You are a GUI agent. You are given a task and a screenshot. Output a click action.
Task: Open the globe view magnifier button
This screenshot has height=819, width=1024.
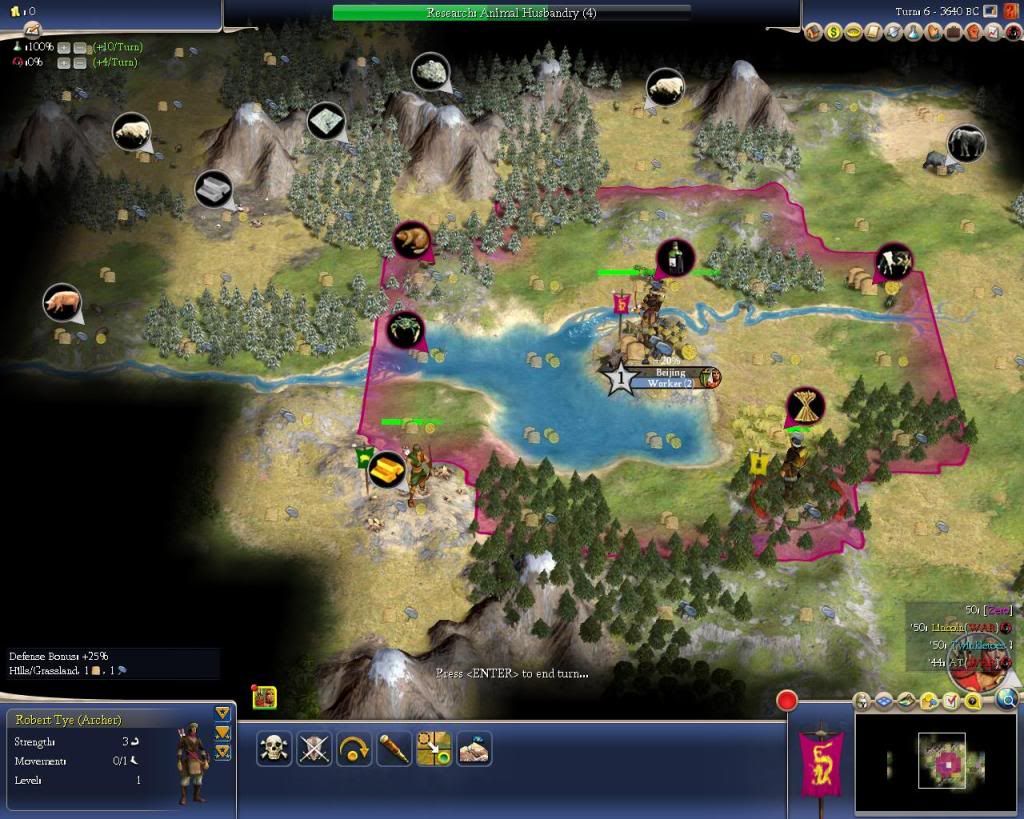coord(1006,699)
